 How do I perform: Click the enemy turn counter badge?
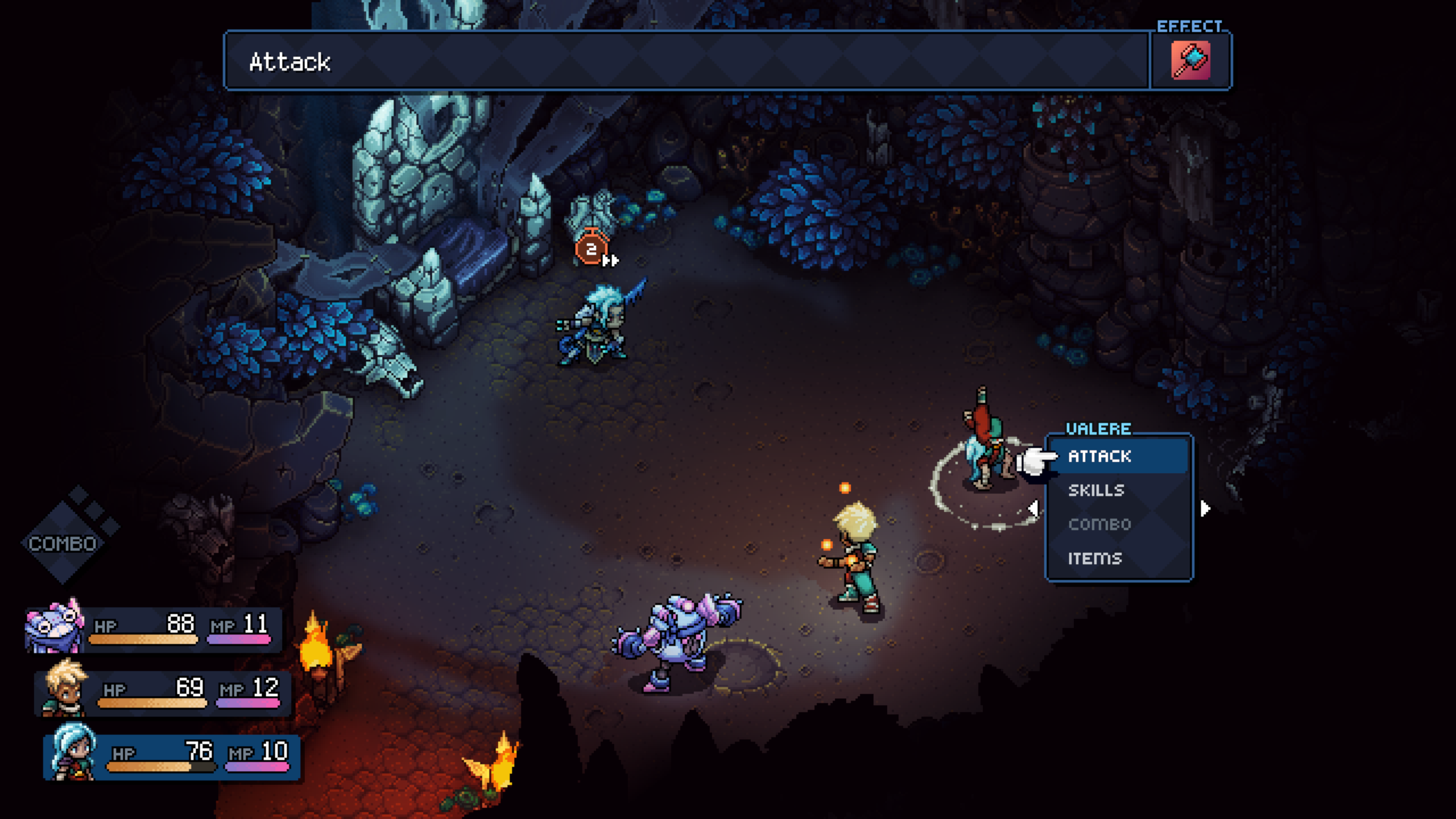pos(591,249)
